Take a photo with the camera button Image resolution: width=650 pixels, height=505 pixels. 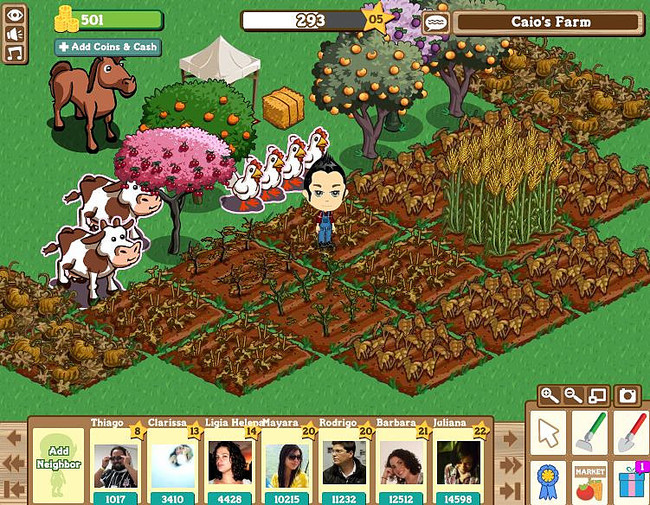pos(628,395)
